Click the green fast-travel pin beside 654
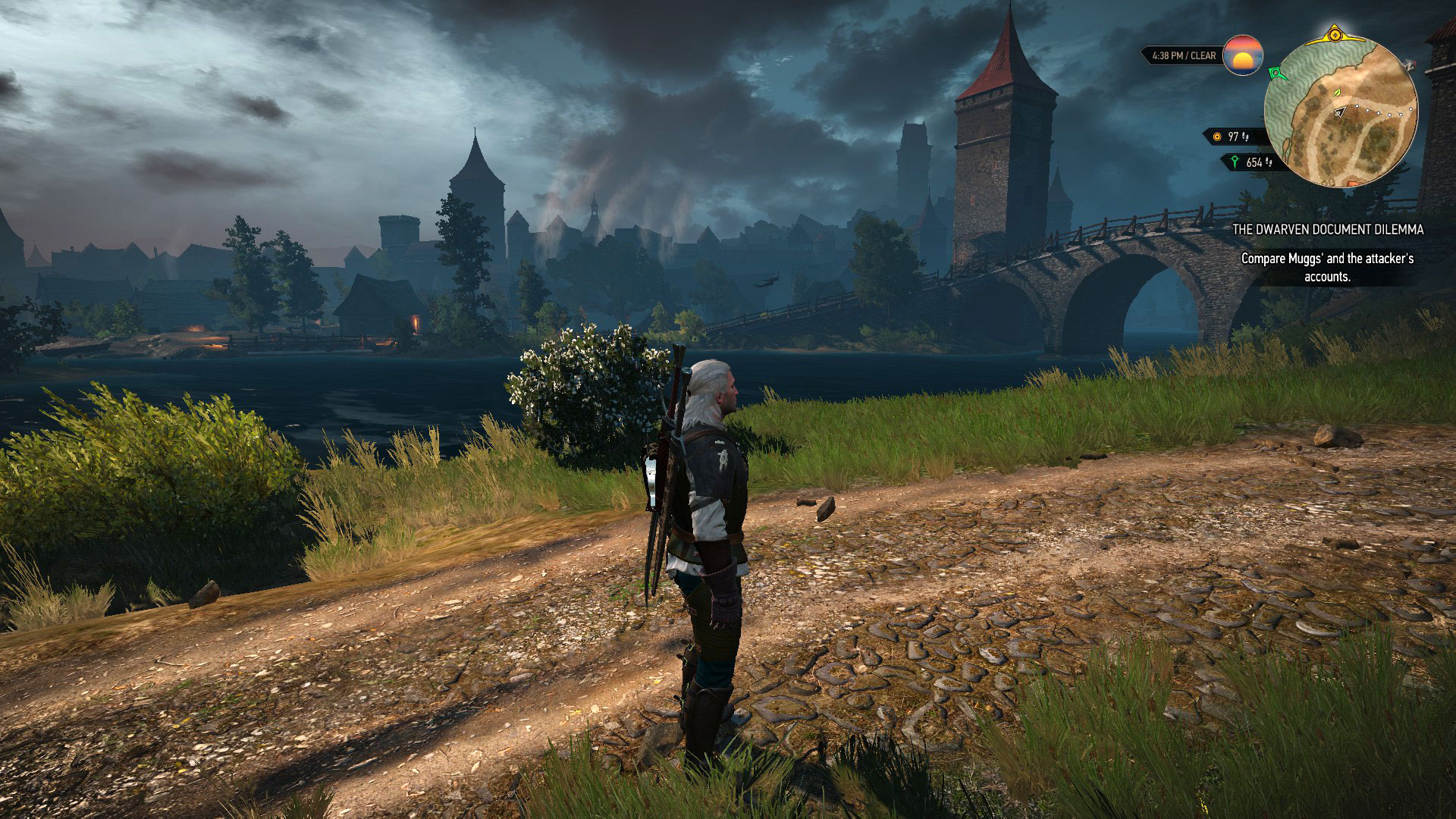 point(1235,162)
